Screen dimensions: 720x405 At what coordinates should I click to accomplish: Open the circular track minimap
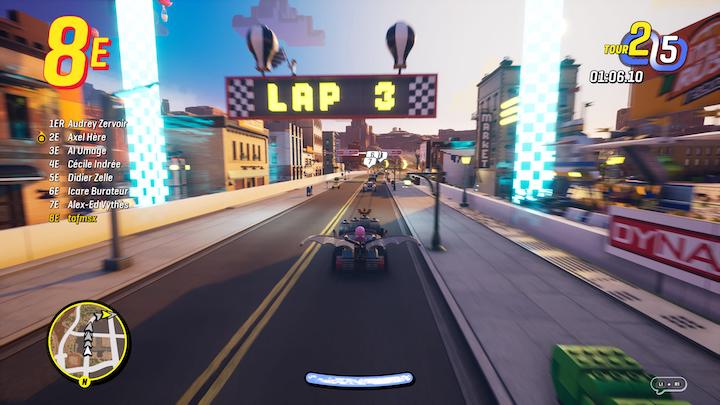pyautogui.click(x=85, y=342)
